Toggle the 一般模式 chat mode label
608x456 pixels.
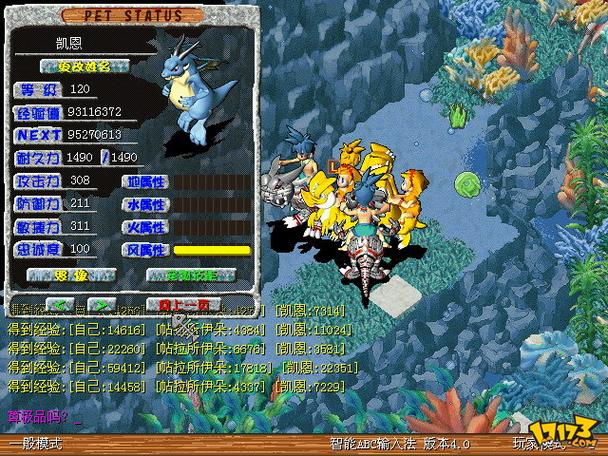pos(36,443)
